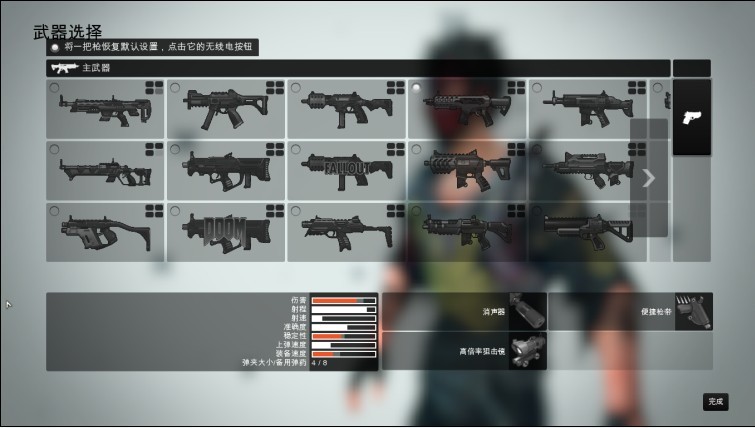This screenshot has height=428, width=755.
Task: Choose the 便捷枪带 holster gear
Action: tap(693, 311)
